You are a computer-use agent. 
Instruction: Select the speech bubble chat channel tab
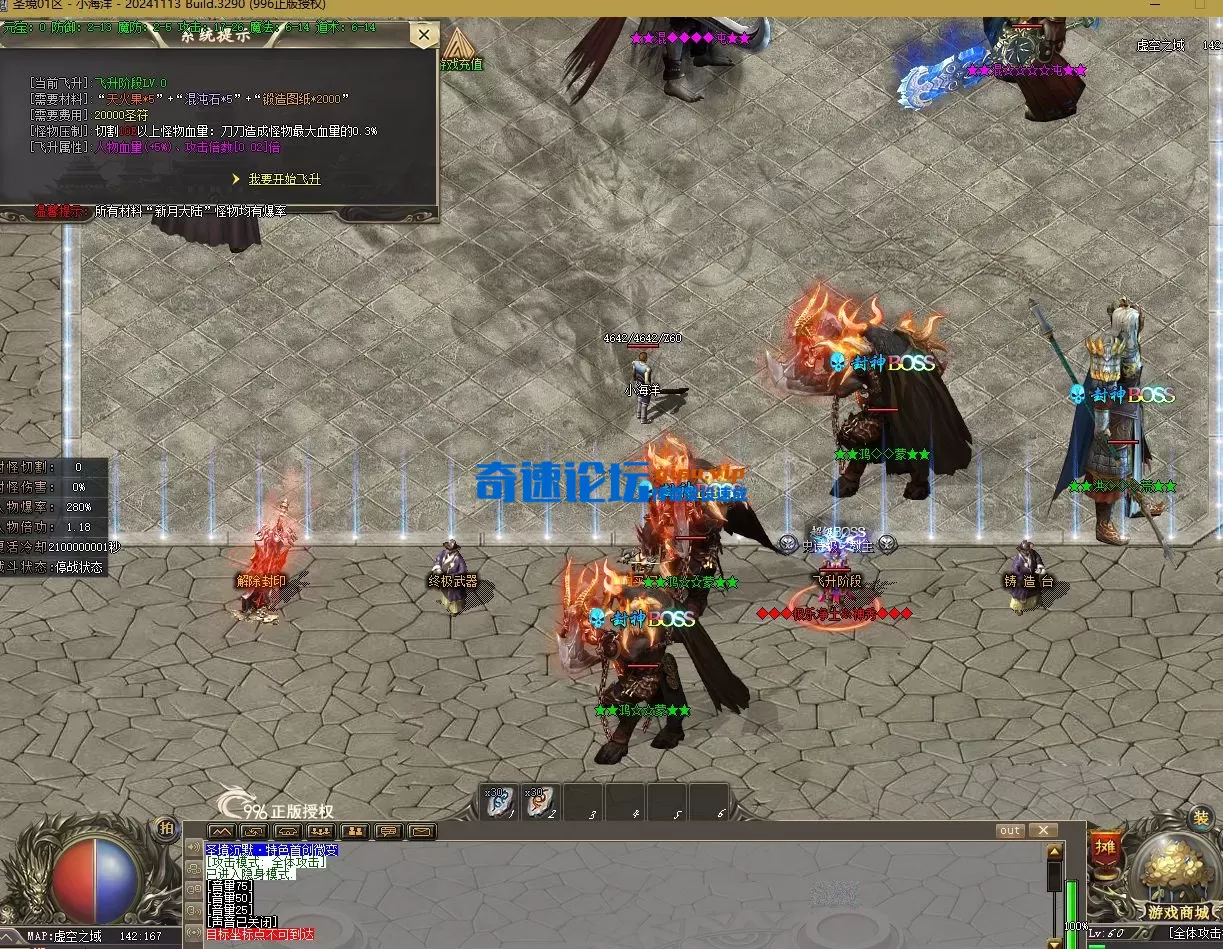coord(388,831)
